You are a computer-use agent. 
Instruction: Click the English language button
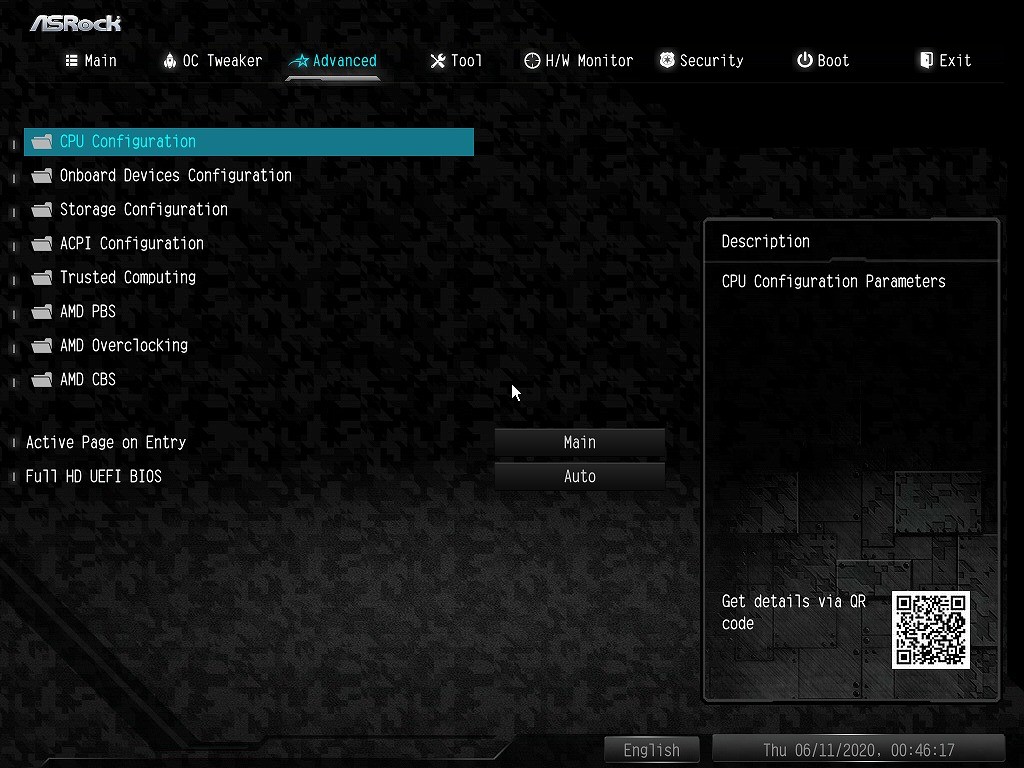coord(651,750)
